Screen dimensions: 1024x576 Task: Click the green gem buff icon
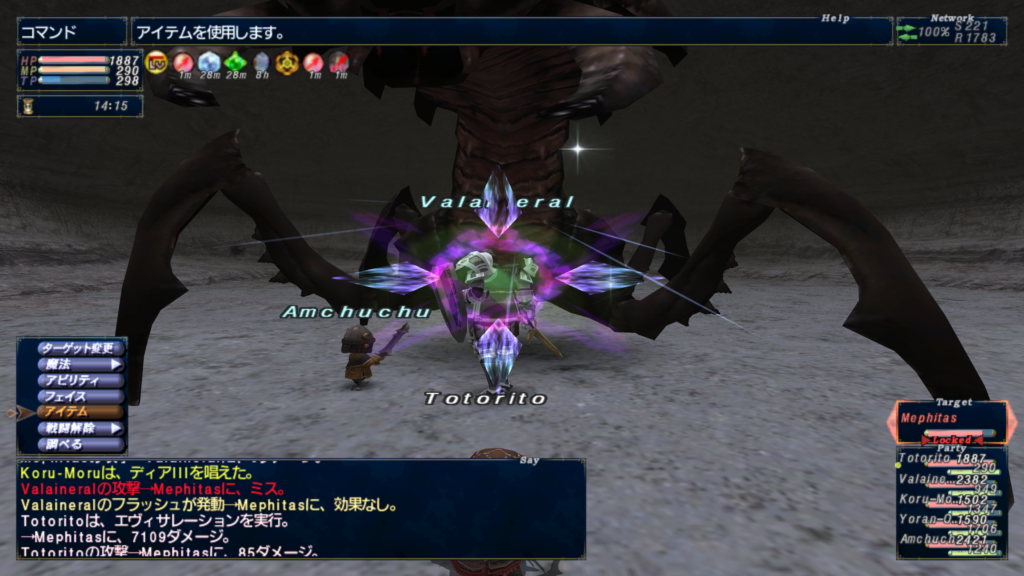pos(235,62)
